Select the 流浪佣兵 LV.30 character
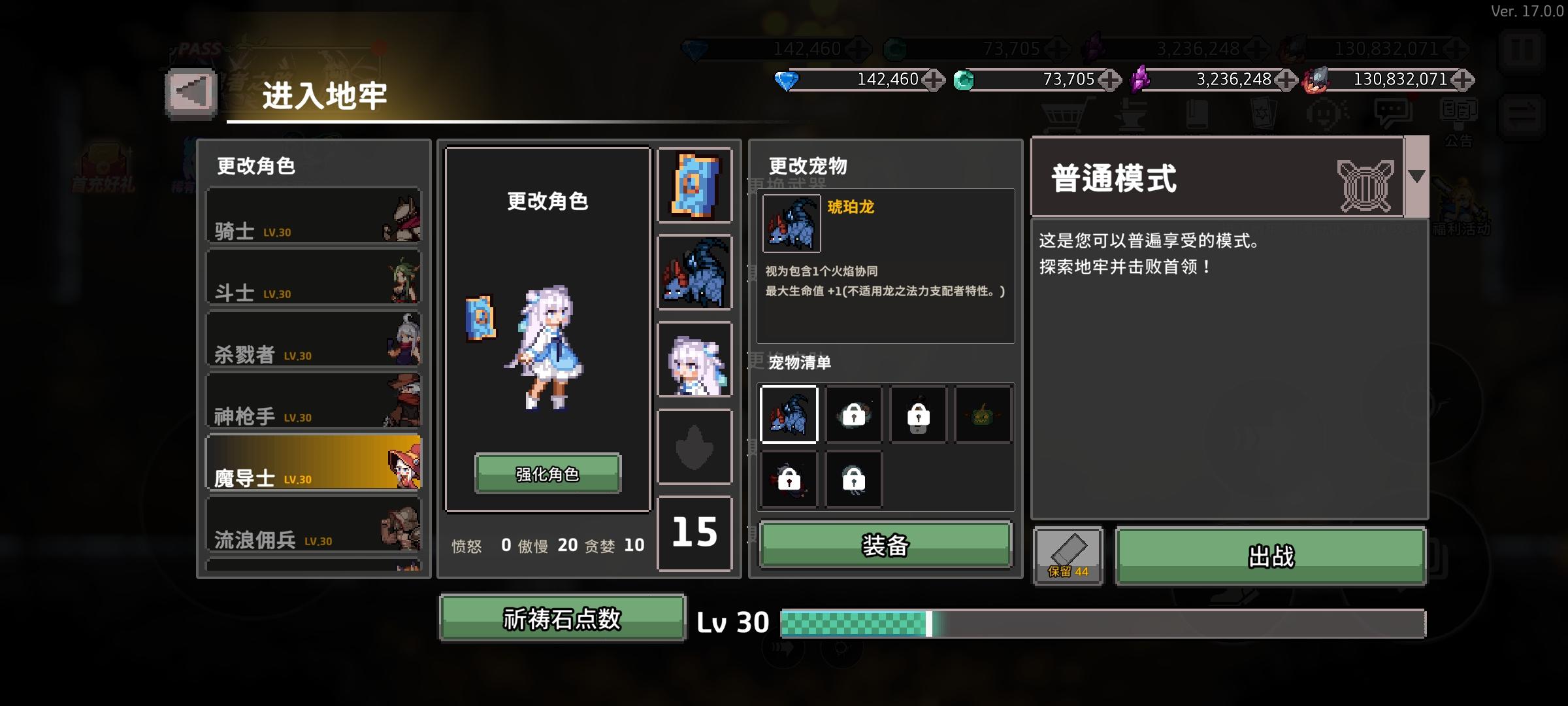This screenshot has width=1568, height=706. (x=314, y=523)
